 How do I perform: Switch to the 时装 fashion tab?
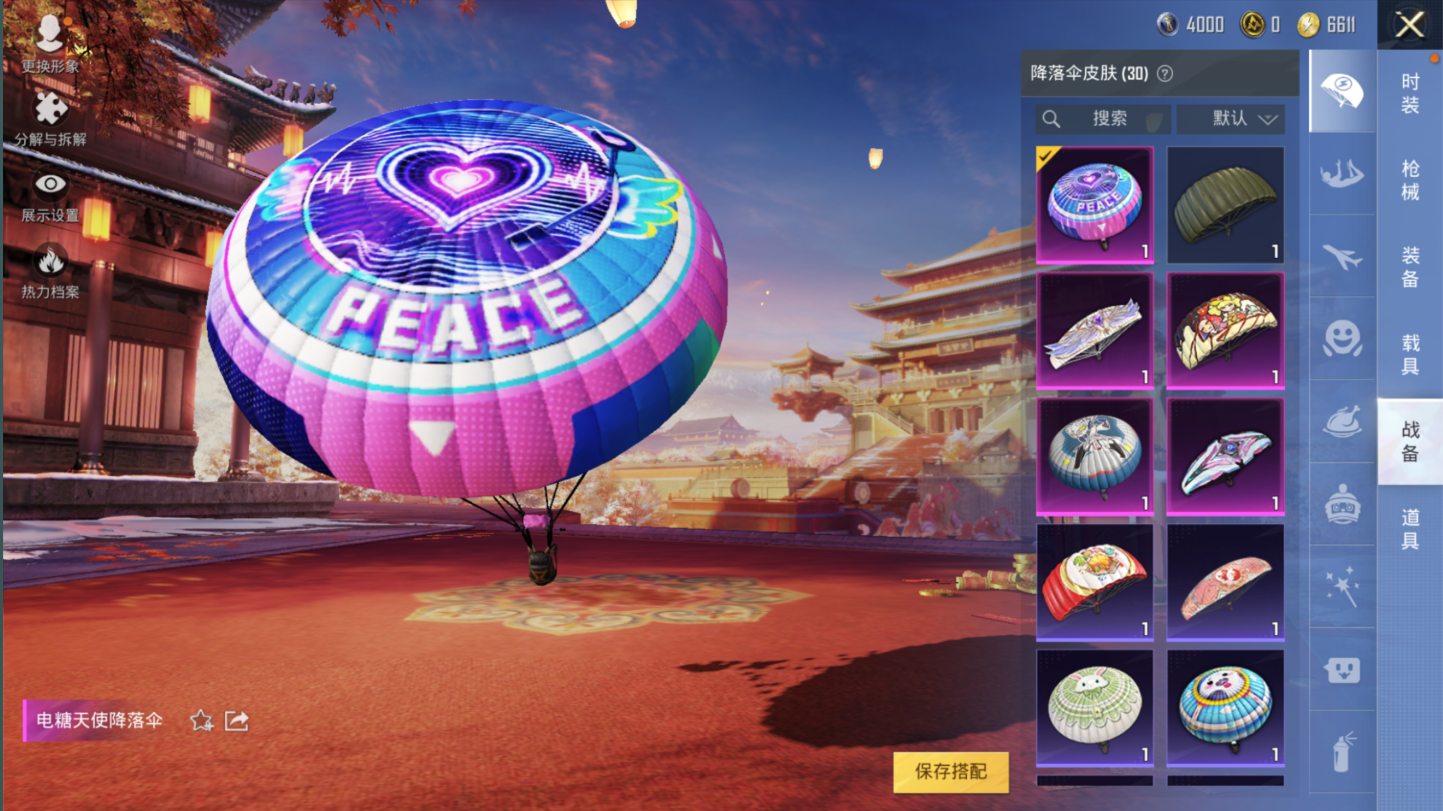pos(1410,93)
